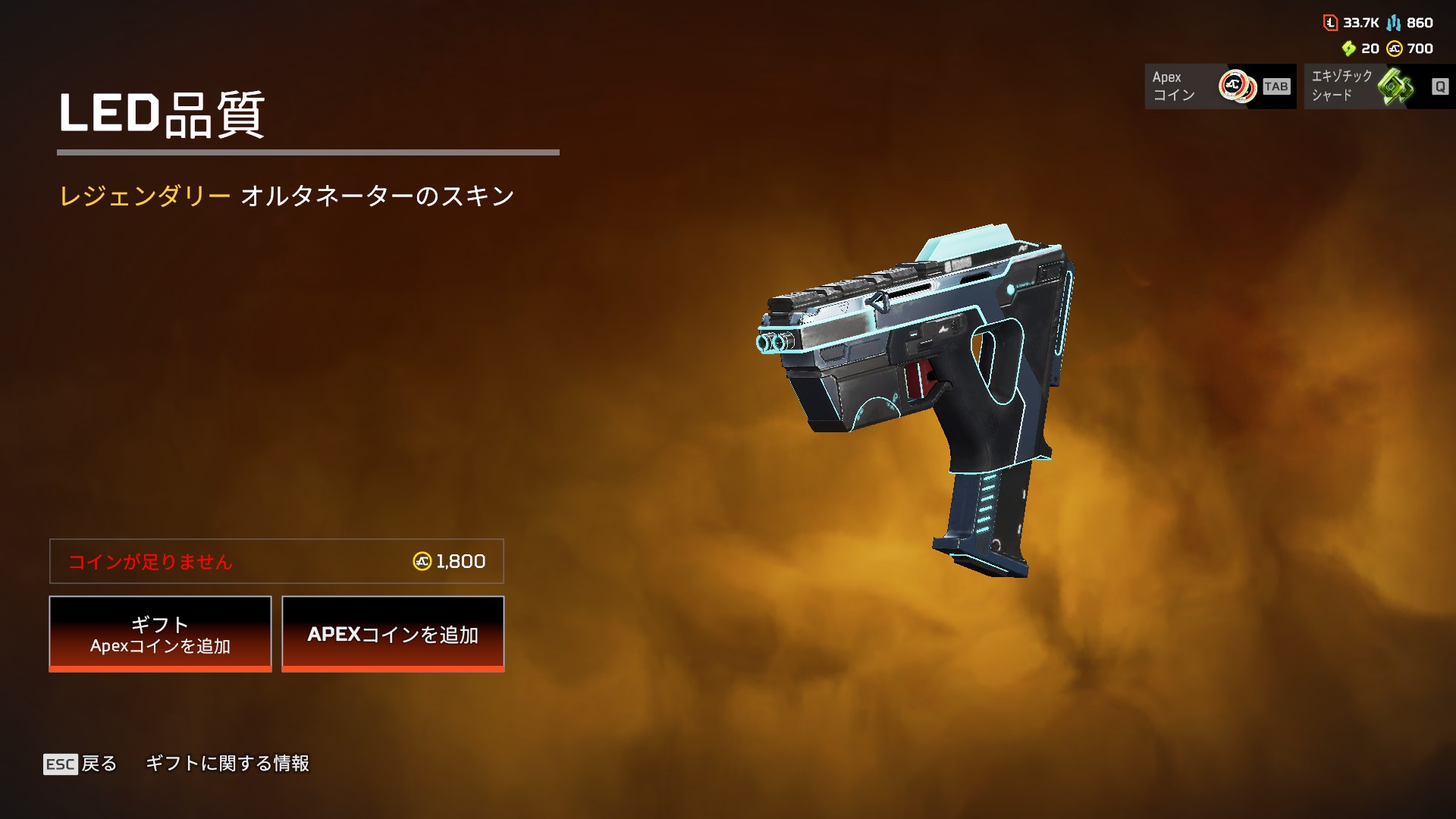Open ギフトに関する情報 link
The width and height of the screenshot is (1456, 819).
coord(227,764)
